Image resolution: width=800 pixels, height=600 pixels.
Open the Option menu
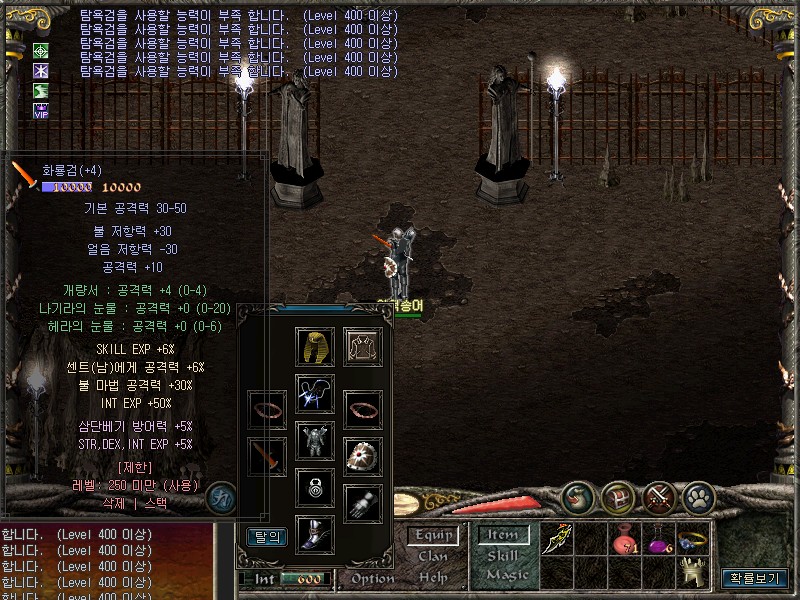[373, 578]
